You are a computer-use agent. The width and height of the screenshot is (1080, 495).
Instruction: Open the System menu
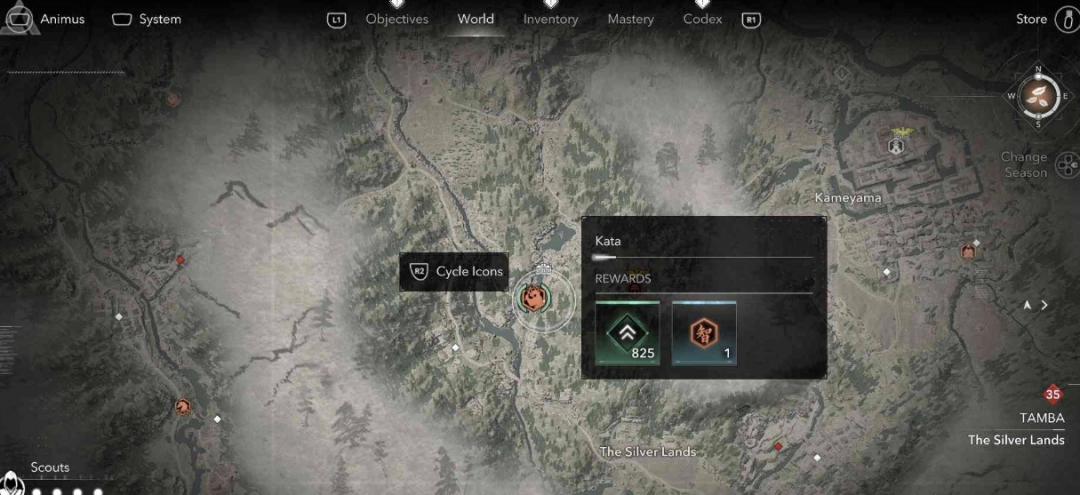click(x=146, y=19)
